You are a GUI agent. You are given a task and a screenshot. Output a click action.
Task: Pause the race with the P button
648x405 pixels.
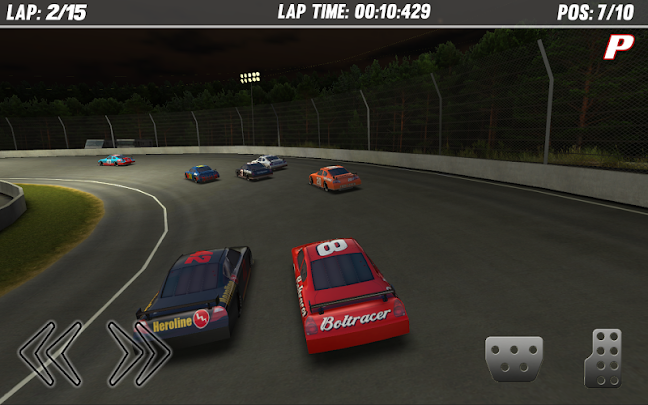tap(621, 45)
